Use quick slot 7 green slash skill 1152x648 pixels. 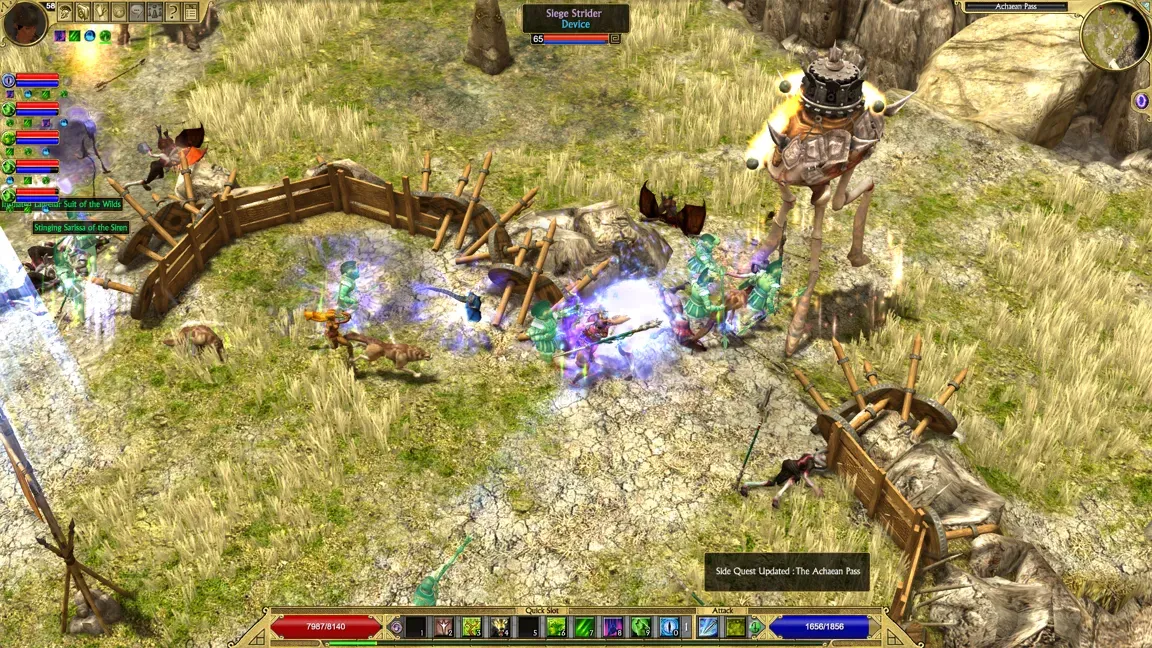(x=584, y=627)
